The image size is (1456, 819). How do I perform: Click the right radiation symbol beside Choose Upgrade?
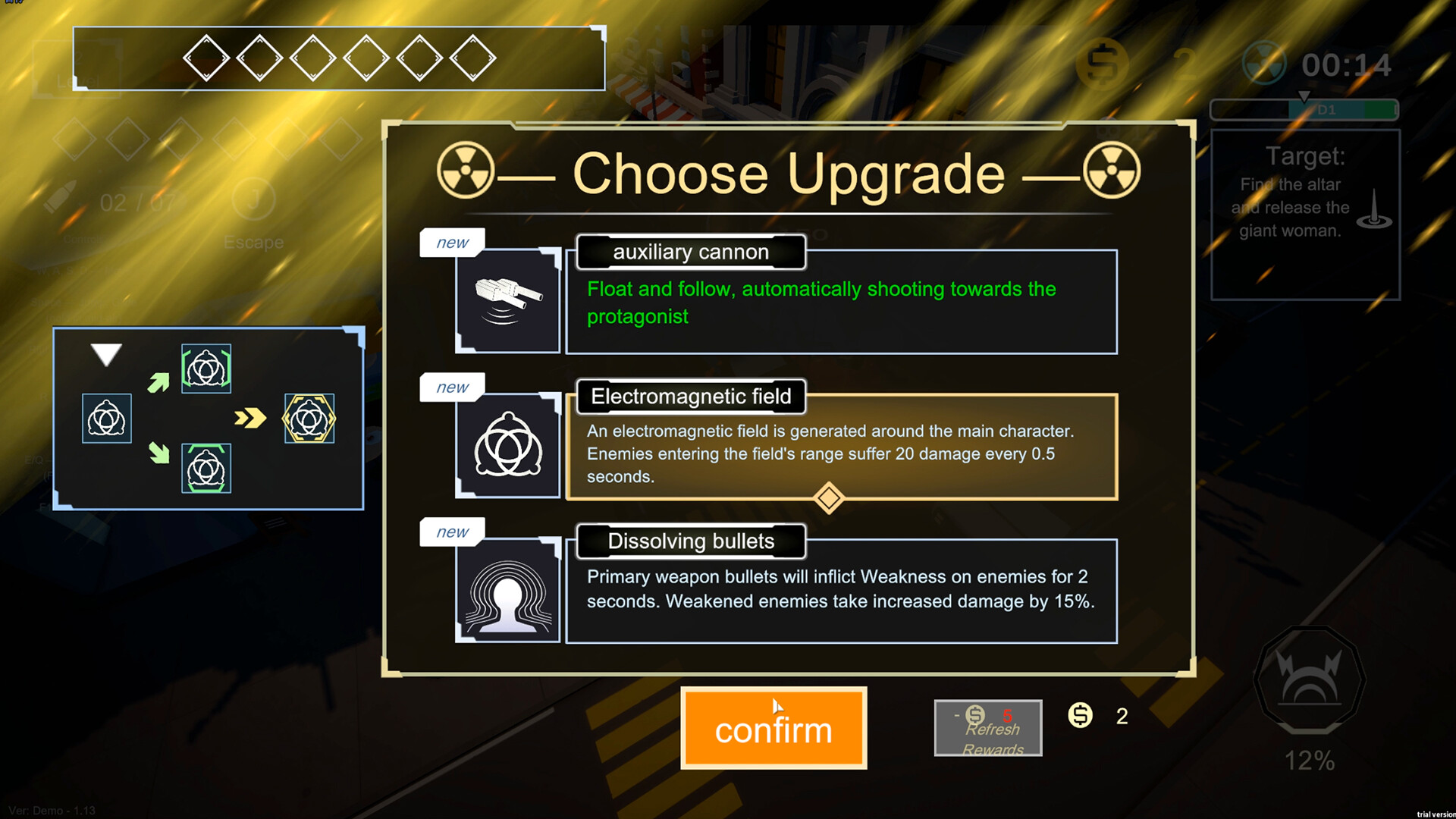[x=1112, y=171]
